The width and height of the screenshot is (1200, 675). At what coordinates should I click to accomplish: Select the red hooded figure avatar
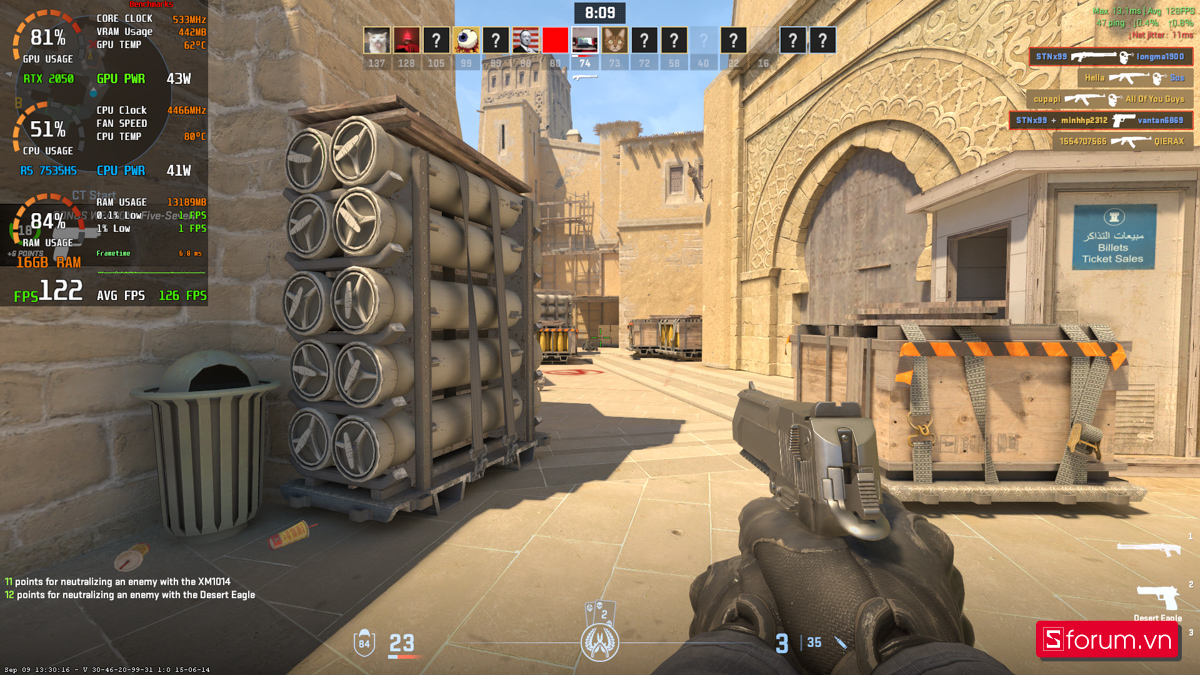click(x=406, y=40)
